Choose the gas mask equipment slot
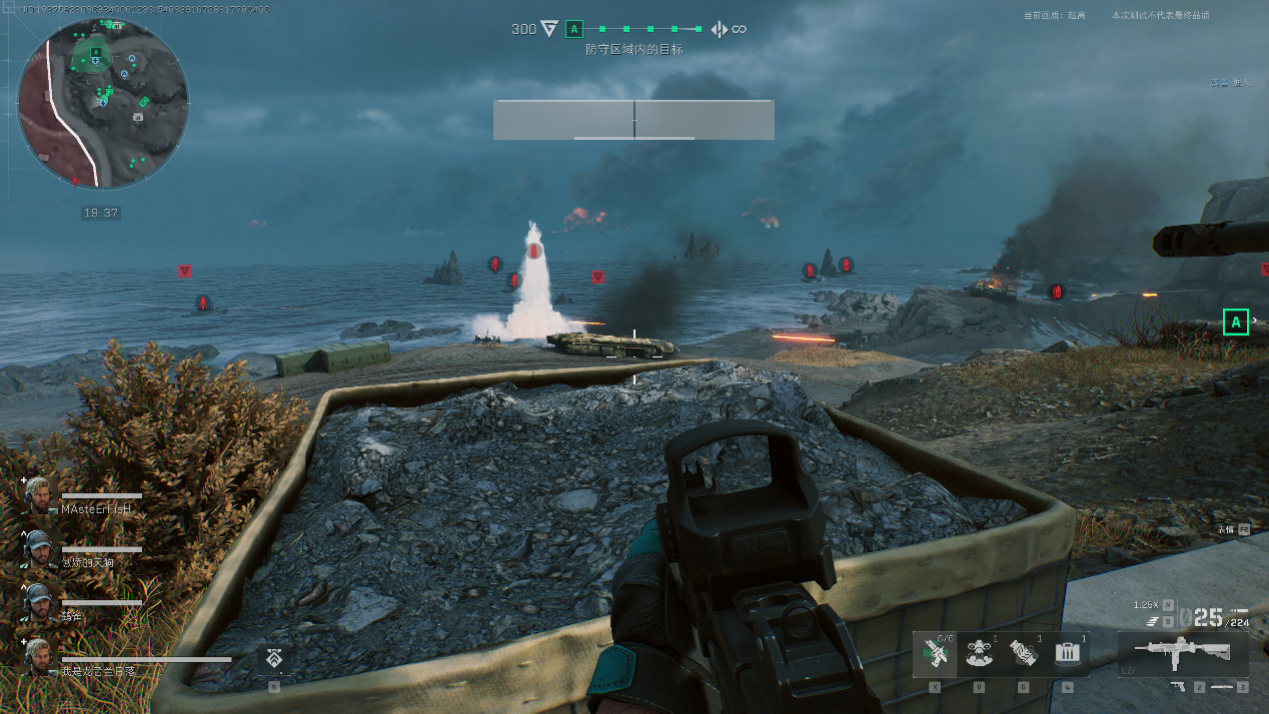Screen dimensions: 1269x714 pos(978,654)
